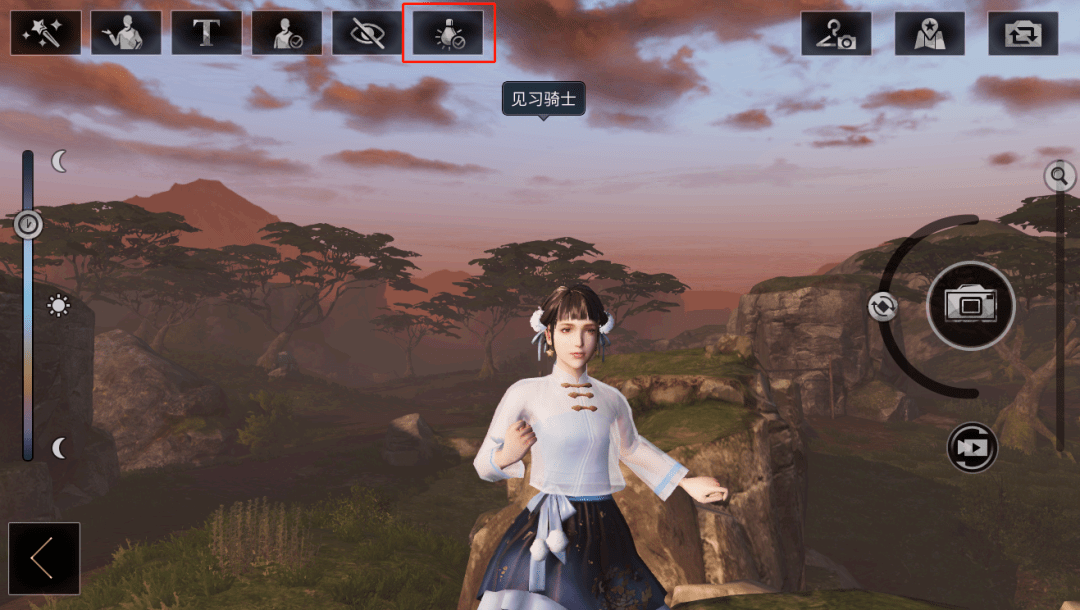Open the character pose menu
The image size is (1080, 610).
pyautogui.click(x=126, y=33)
